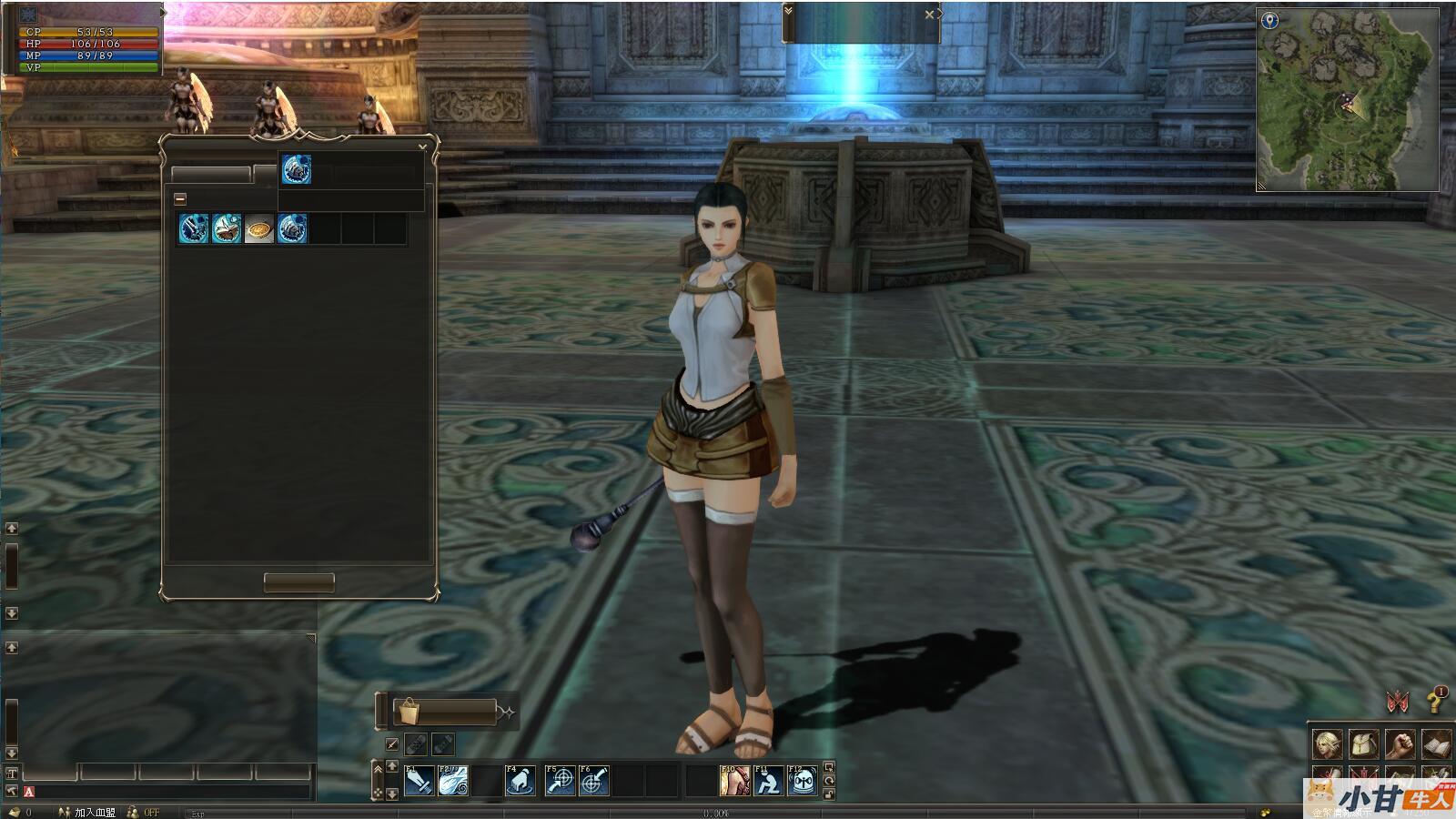The width and height of the screenshot is (1456, 819).
Task: Activate the wind strike spell on F2
Action: pos(453,781)
